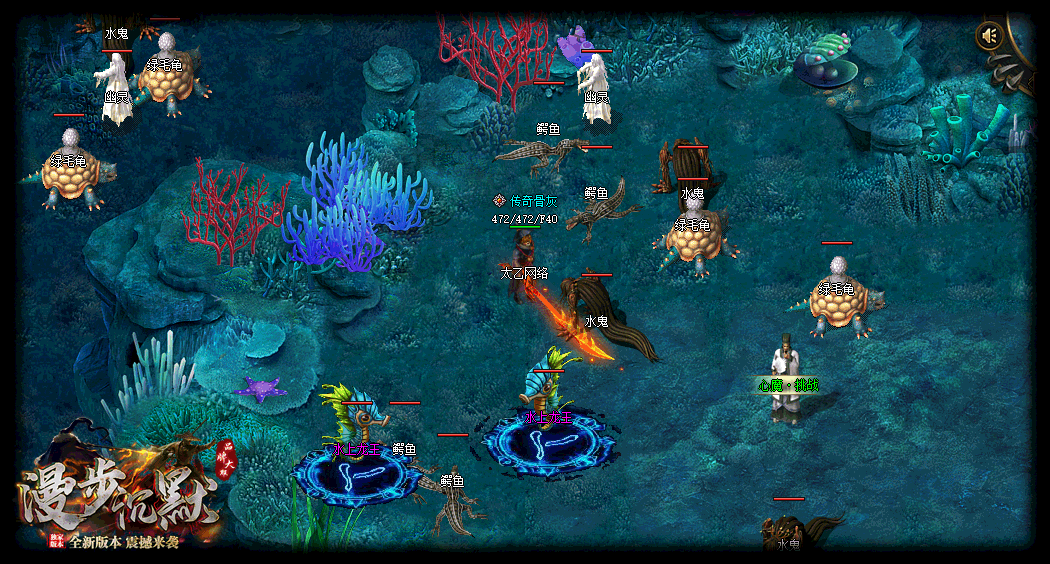Toggle the game sound speaker icon

(x=990, y=36)
